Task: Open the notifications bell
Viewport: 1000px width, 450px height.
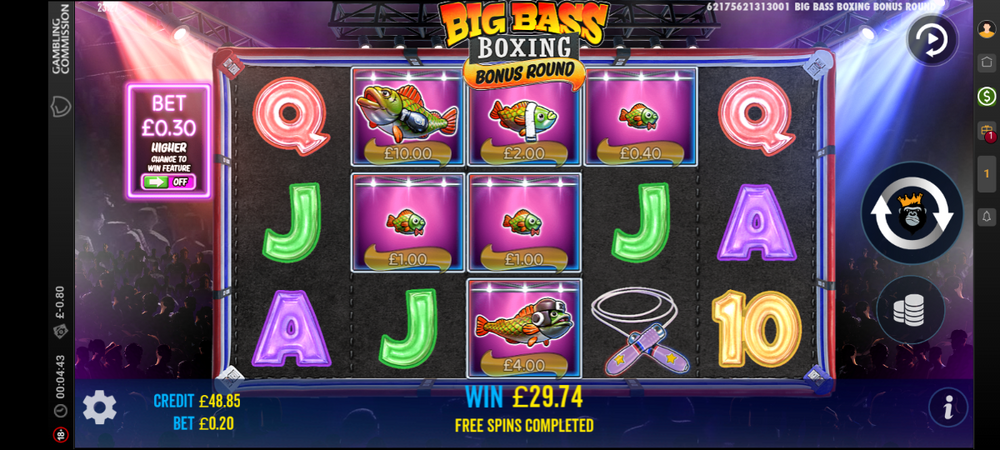Action: point(986,216)
